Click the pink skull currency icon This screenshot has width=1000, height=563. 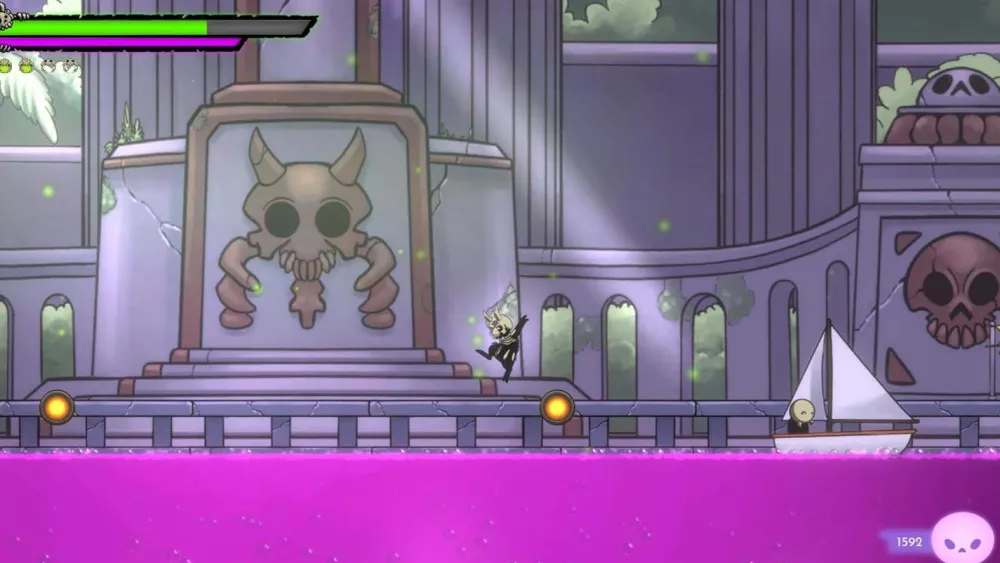(962, 539)
